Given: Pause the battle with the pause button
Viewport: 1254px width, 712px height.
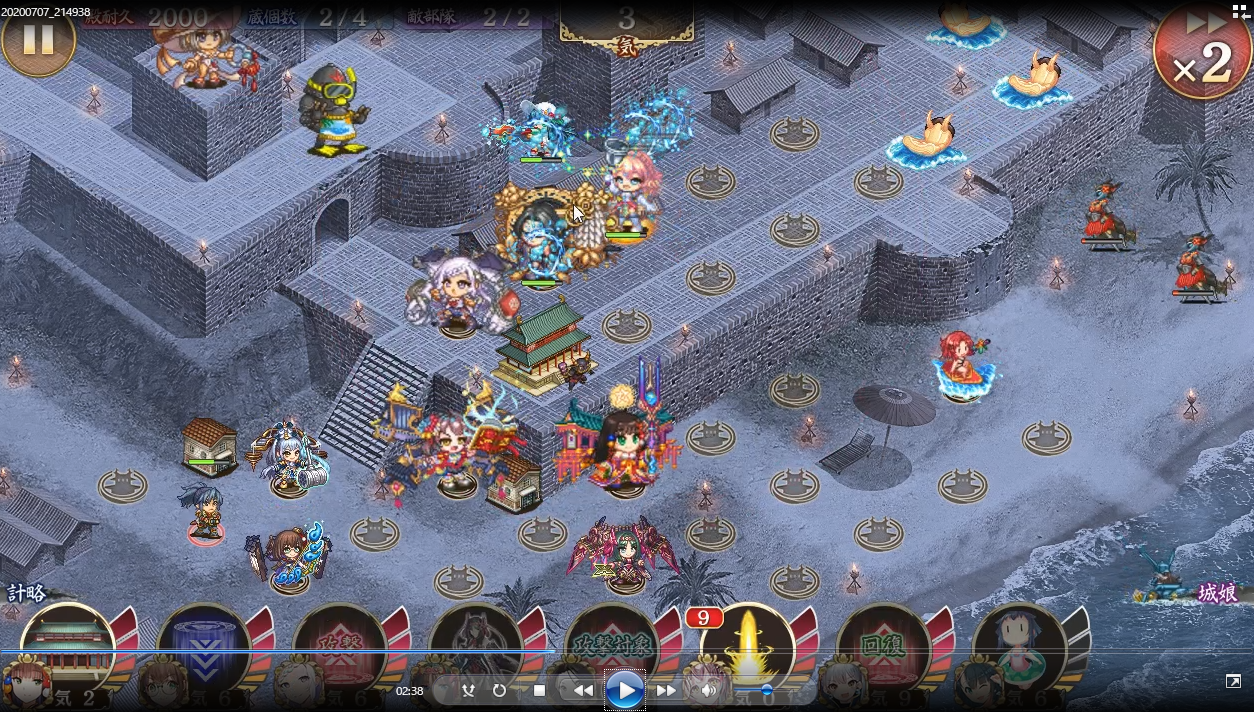Looking at the screenshot, I should [x=38, y=40].
